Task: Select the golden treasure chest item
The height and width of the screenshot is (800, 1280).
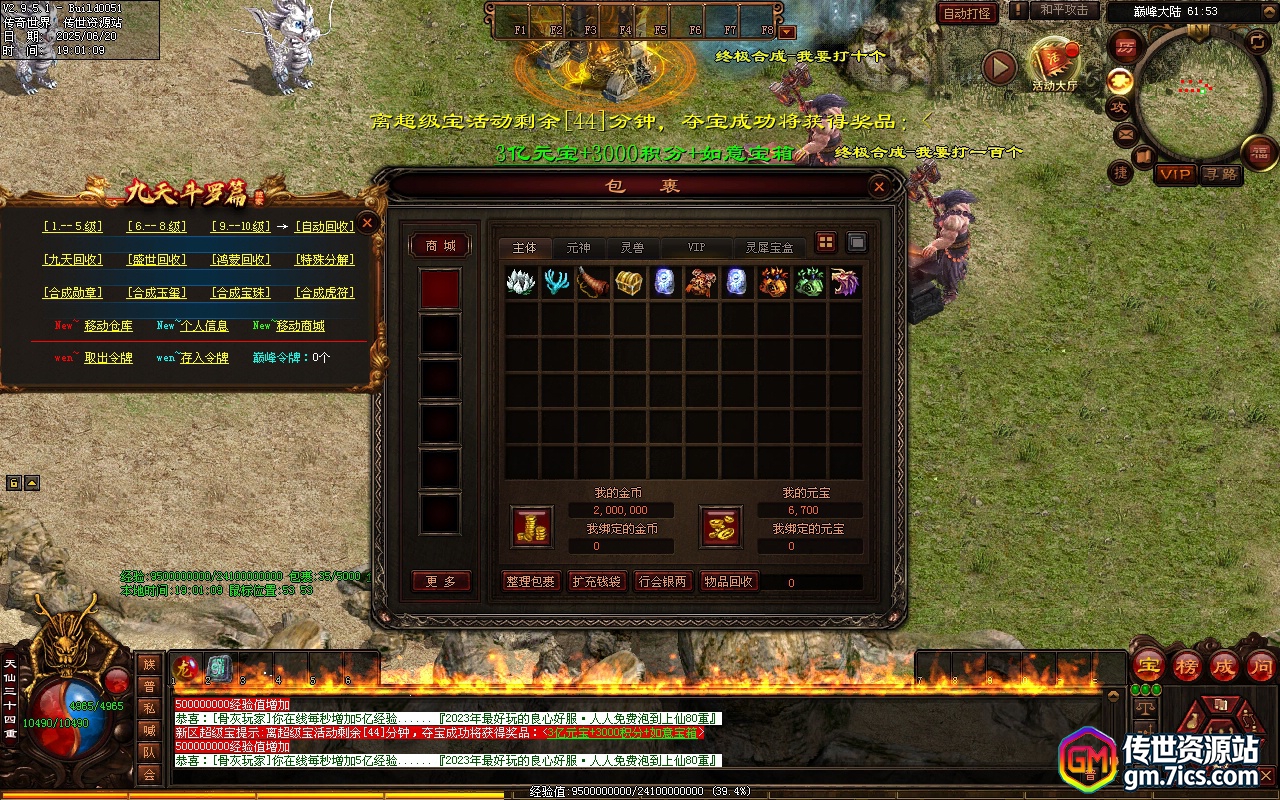Action: 629,282
